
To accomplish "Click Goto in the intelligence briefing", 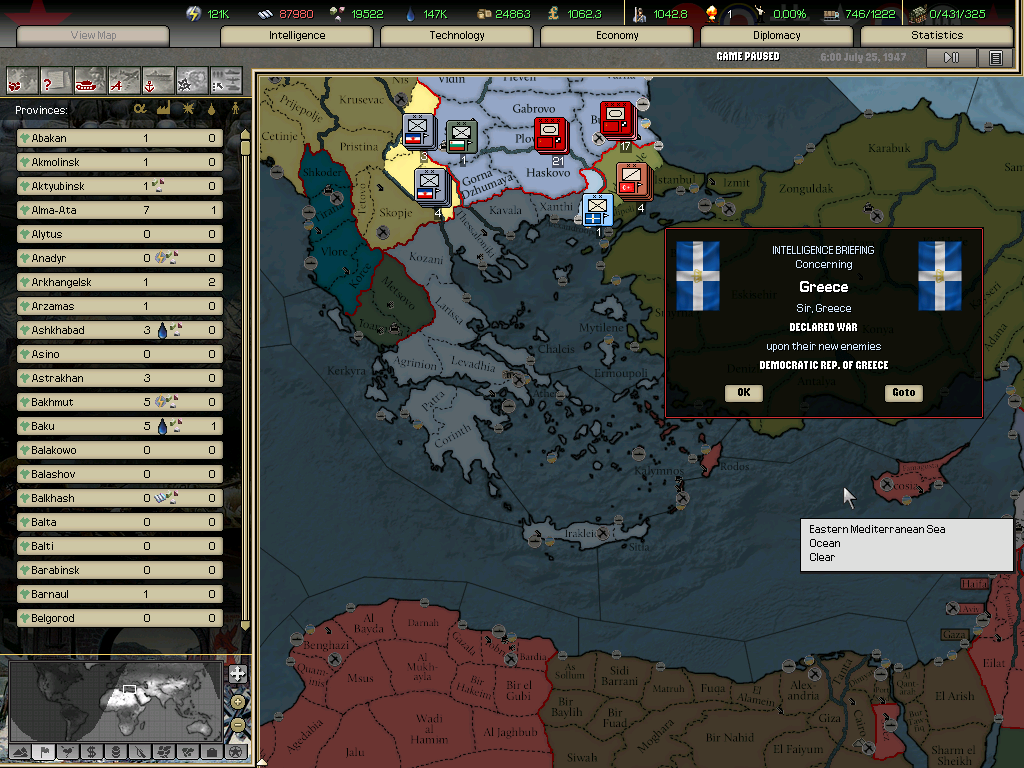I will 903,393.
